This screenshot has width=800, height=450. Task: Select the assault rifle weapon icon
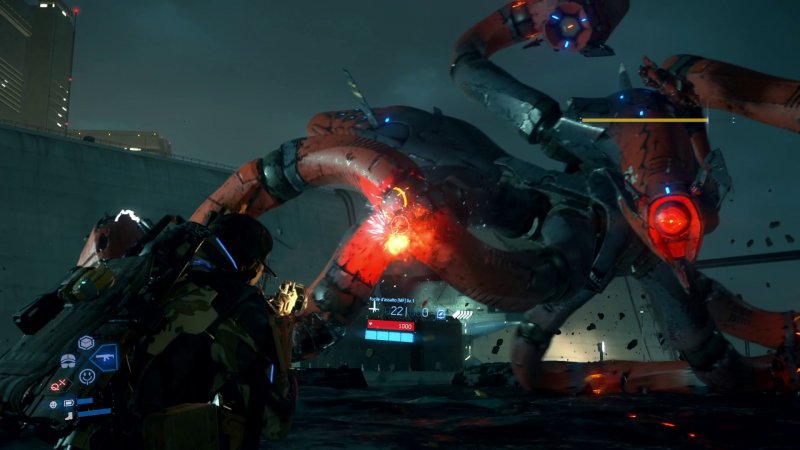coord(104,356)
